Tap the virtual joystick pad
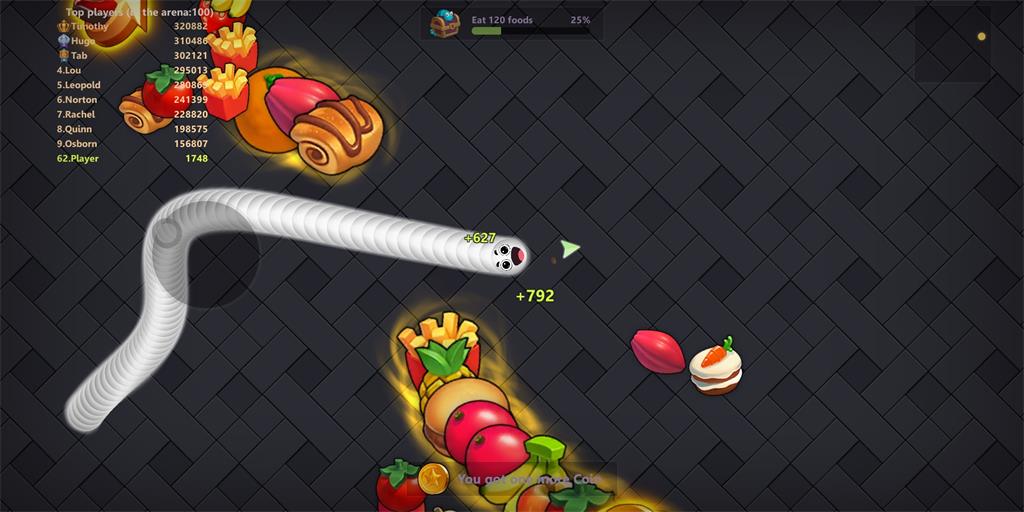Image resolution: width=1024 pixels, height=512 pixels. (x=206, y=255)
